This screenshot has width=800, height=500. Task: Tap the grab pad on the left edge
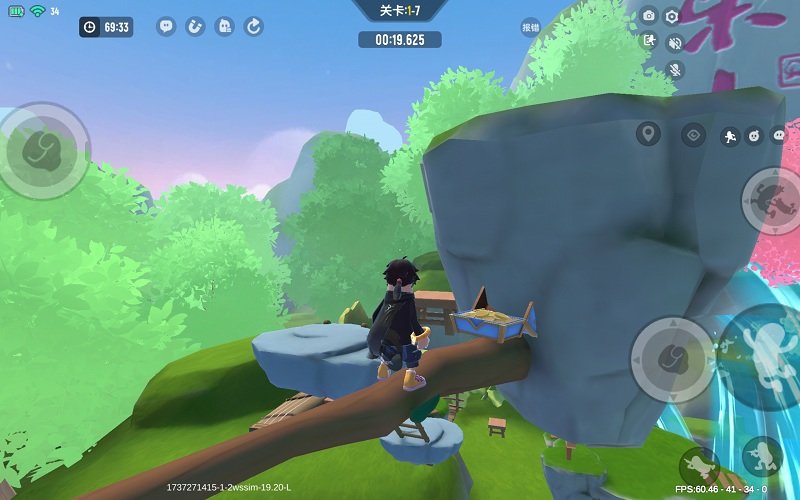[x=42, y=150]
